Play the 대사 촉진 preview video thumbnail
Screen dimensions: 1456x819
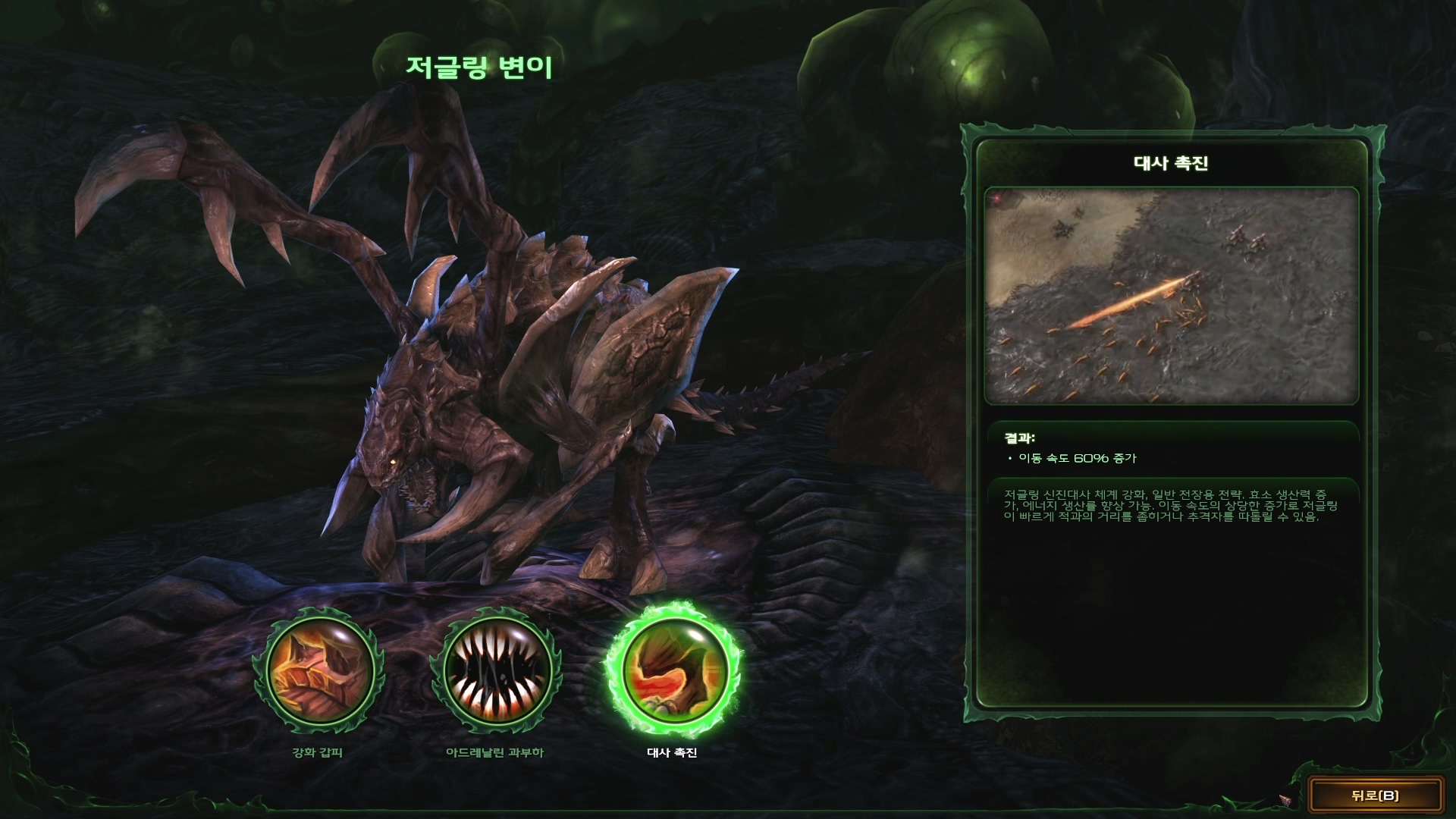(1171, 296)
